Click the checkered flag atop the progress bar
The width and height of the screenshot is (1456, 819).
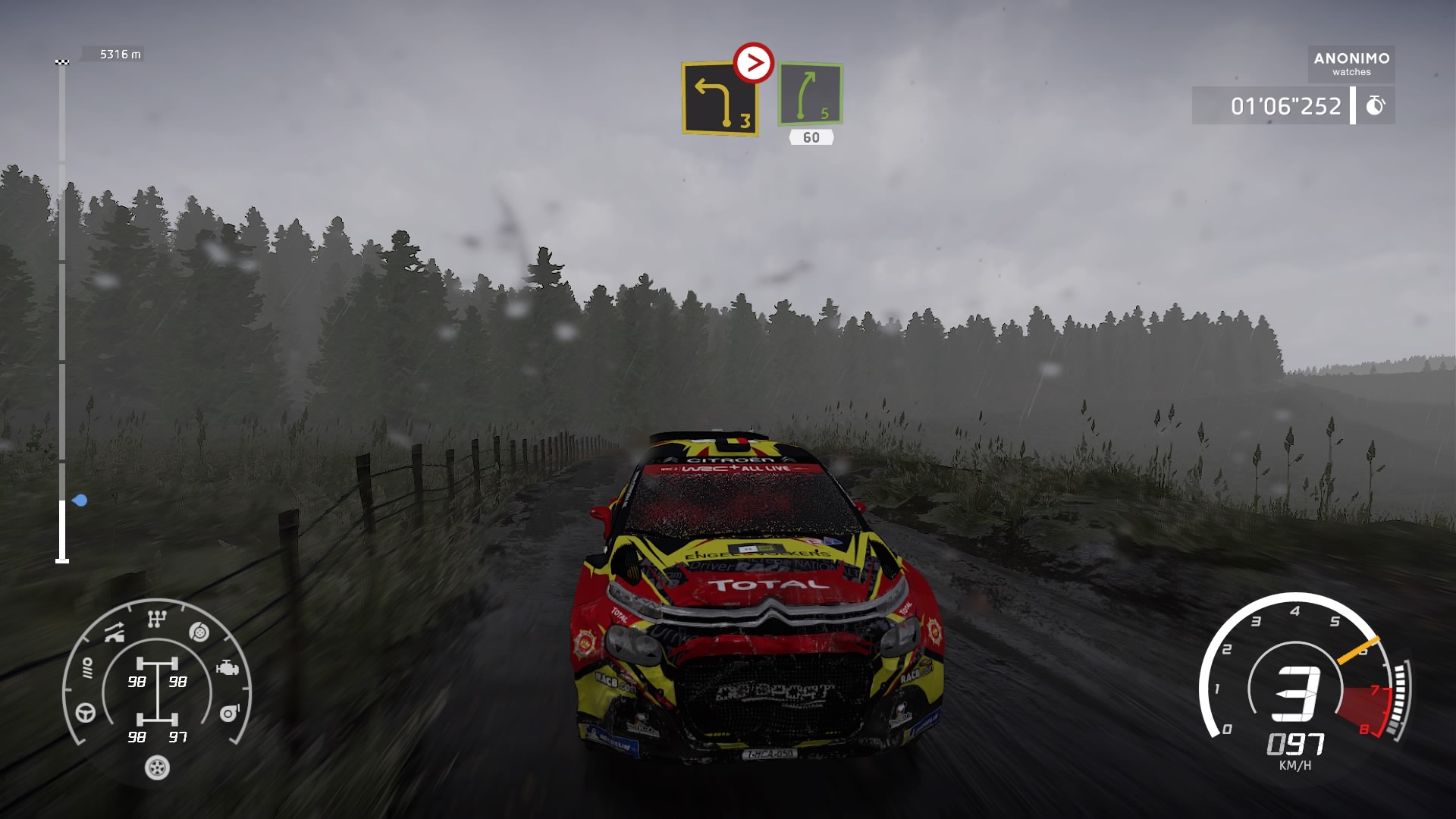point(62,61)
